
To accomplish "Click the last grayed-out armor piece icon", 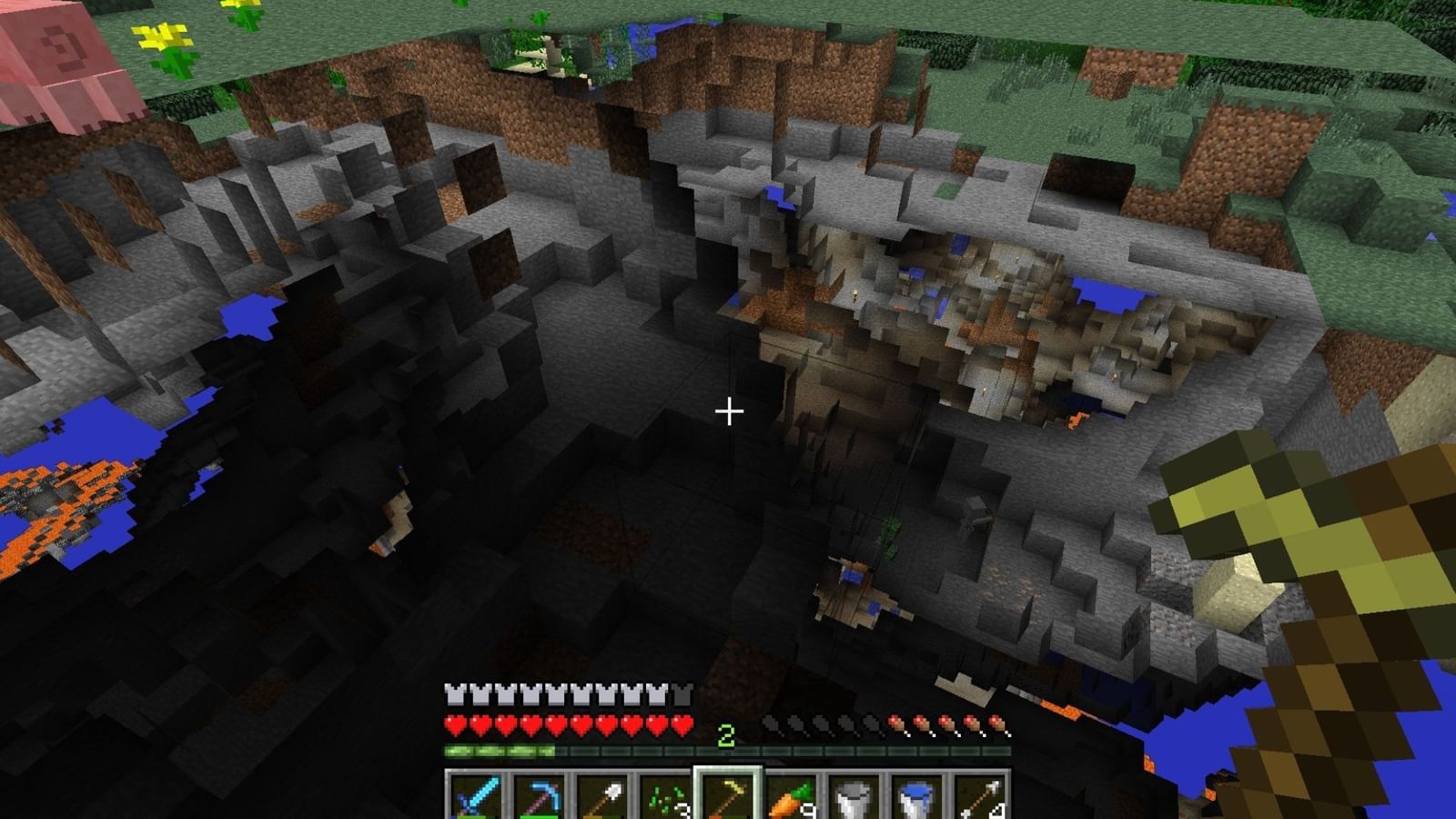I will point(681,695).
